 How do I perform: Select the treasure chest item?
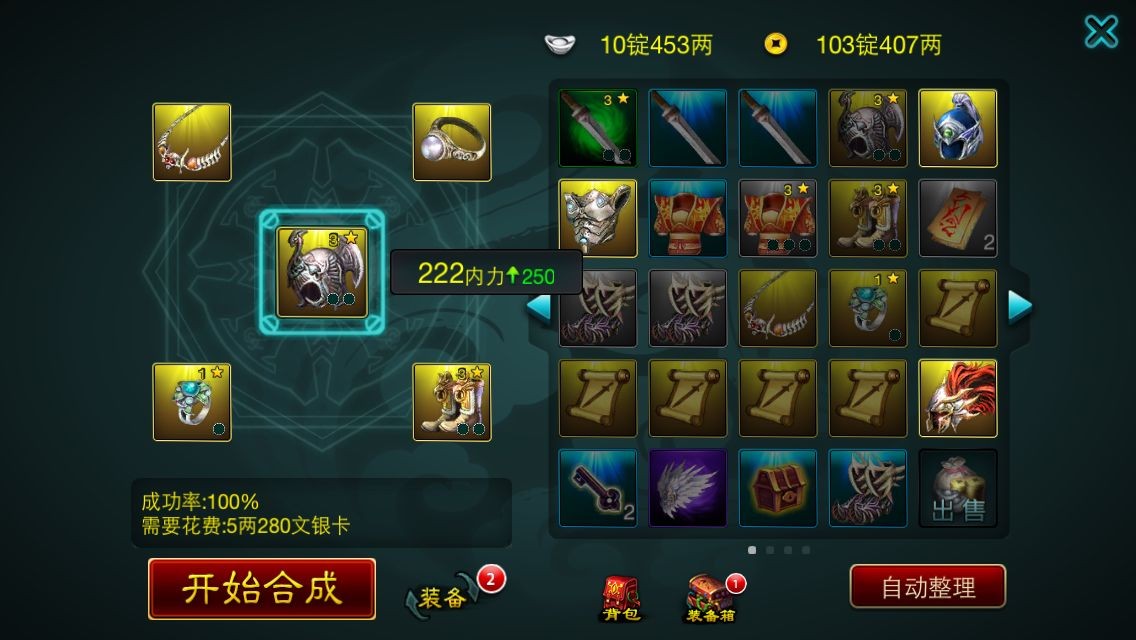778,488
